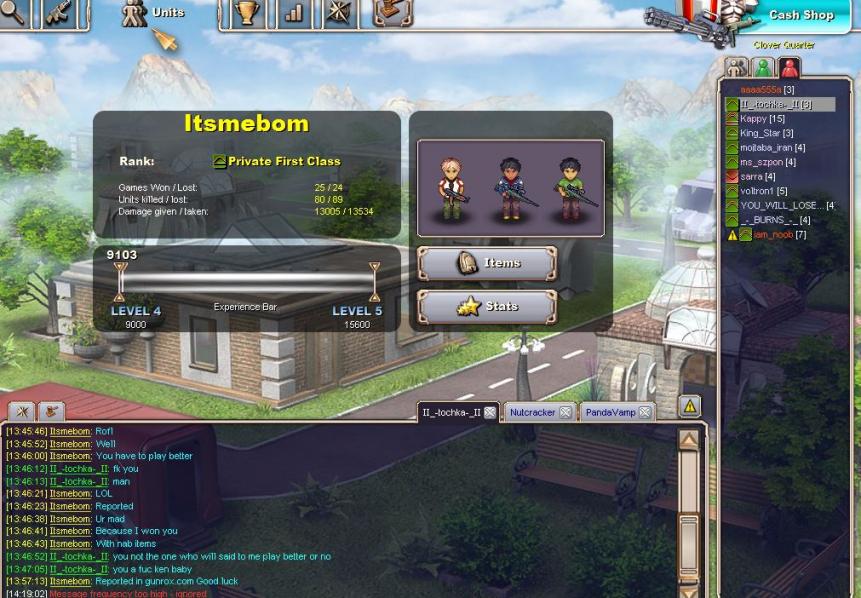The width and height of the screenshot is (861, 598).
Task: Open the trophy achievements icon
Action: click(x=247, y=13)
